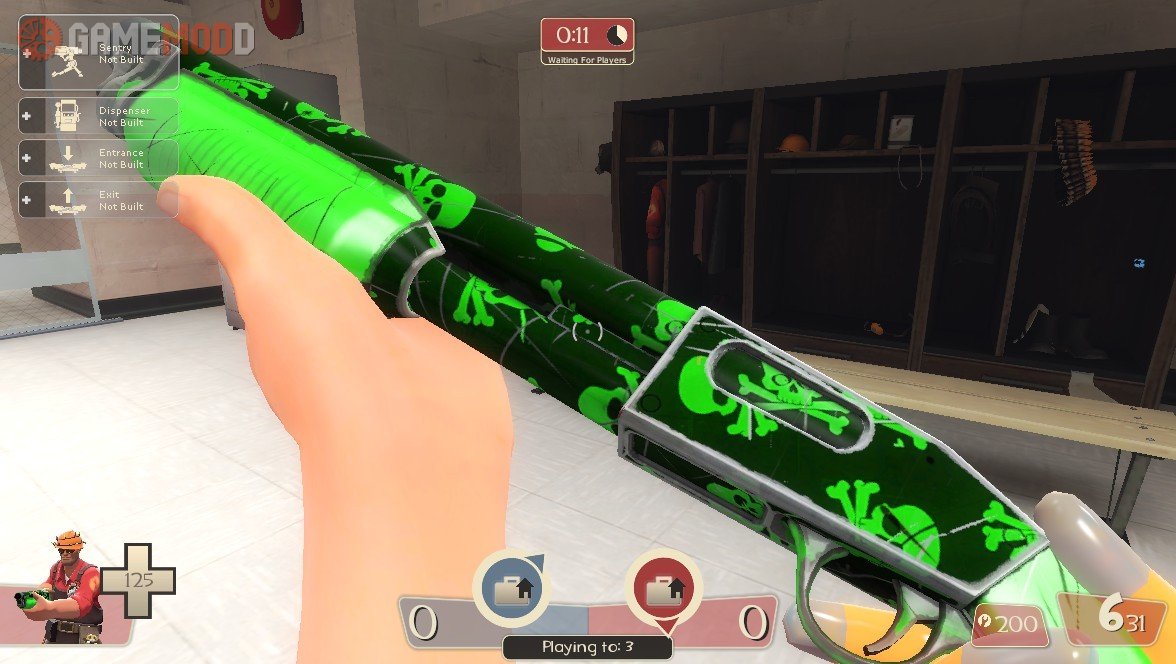Select the Dispenser Not Built status panel
1176x664 pixels.
pos(98,116)
